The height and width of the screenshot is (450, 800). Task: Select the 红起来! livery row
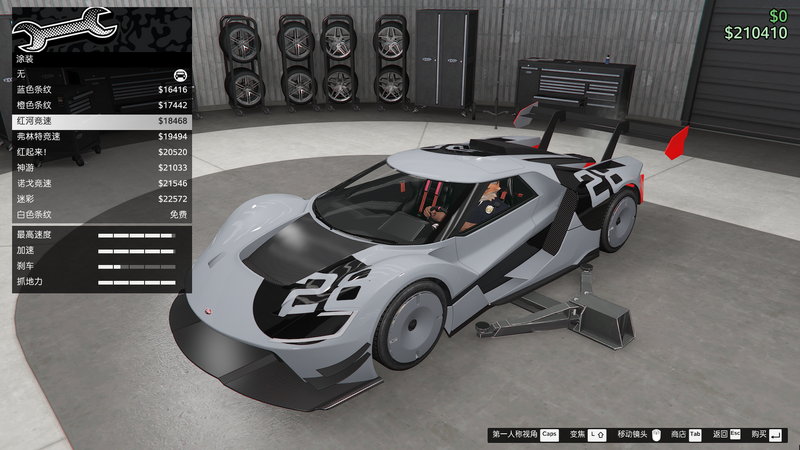[x=100, y=152]
